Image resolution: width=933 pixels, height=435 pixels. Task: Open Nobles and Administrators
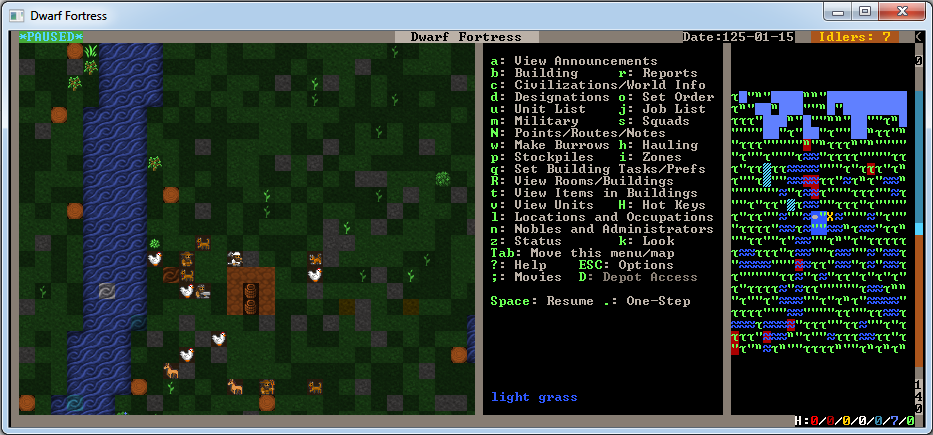[602, 229]
